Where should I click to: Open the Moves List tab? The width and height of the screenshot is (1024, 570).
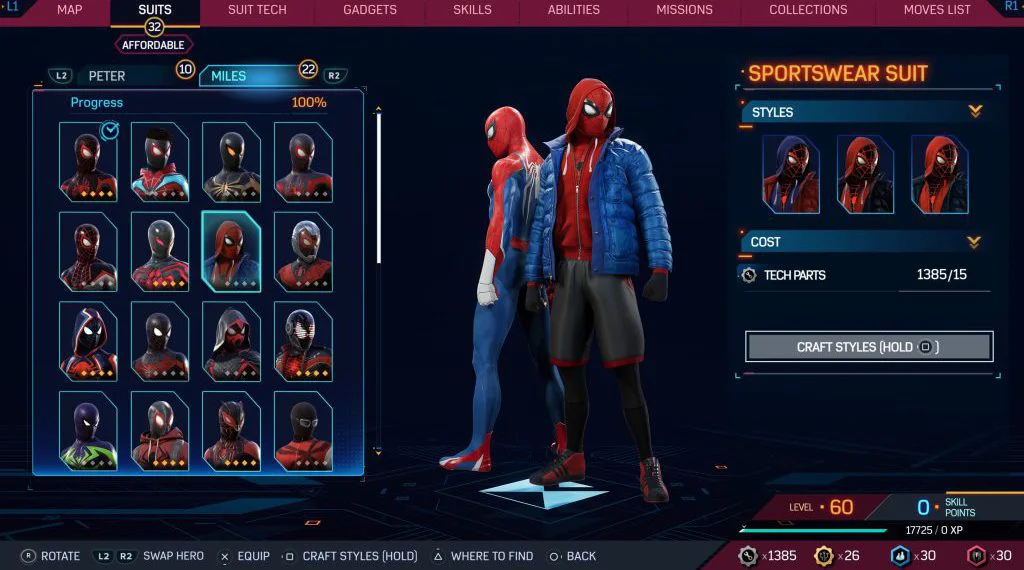click(937, 10)
